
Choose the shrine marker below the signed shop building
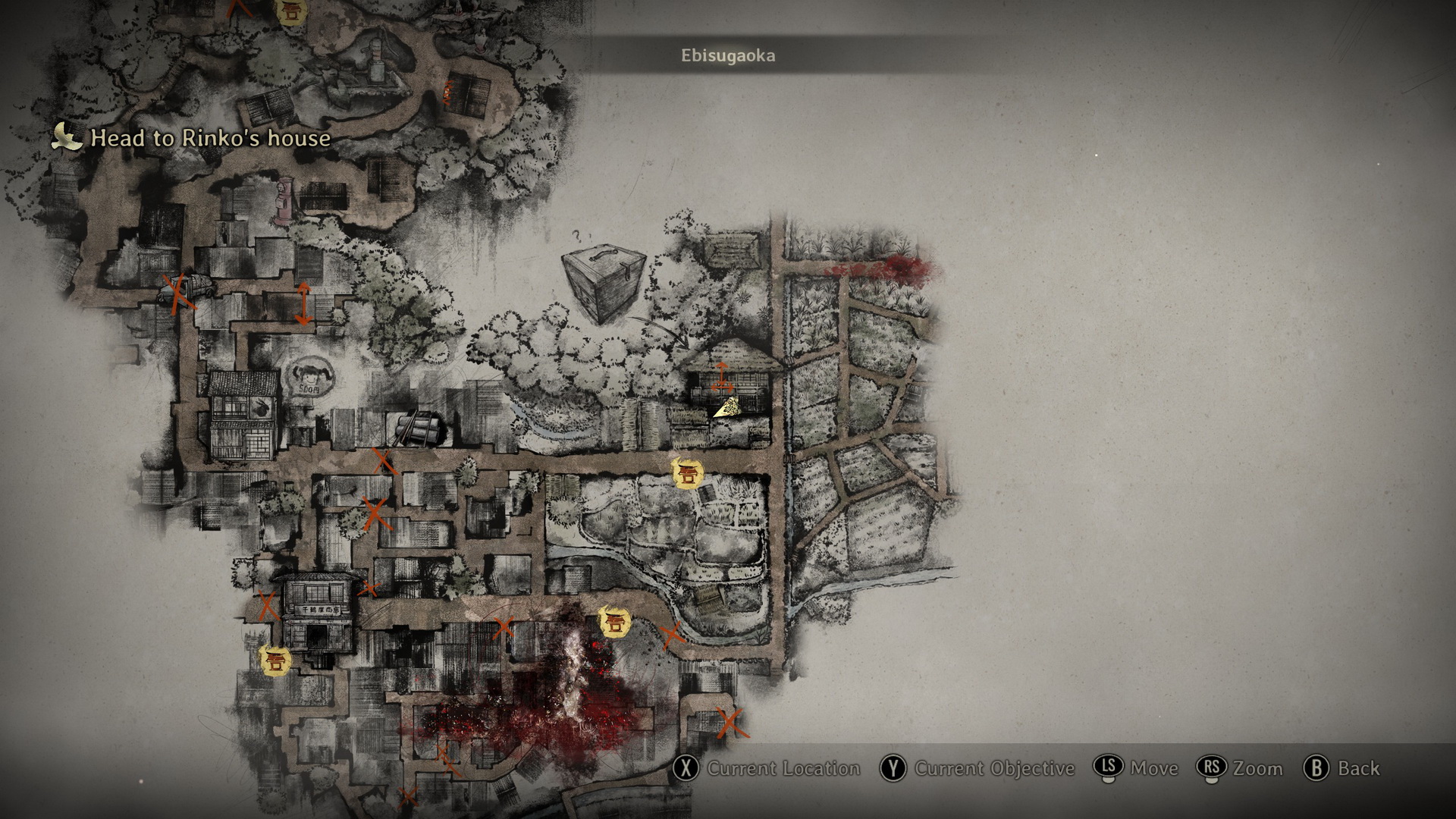(275, 660)
